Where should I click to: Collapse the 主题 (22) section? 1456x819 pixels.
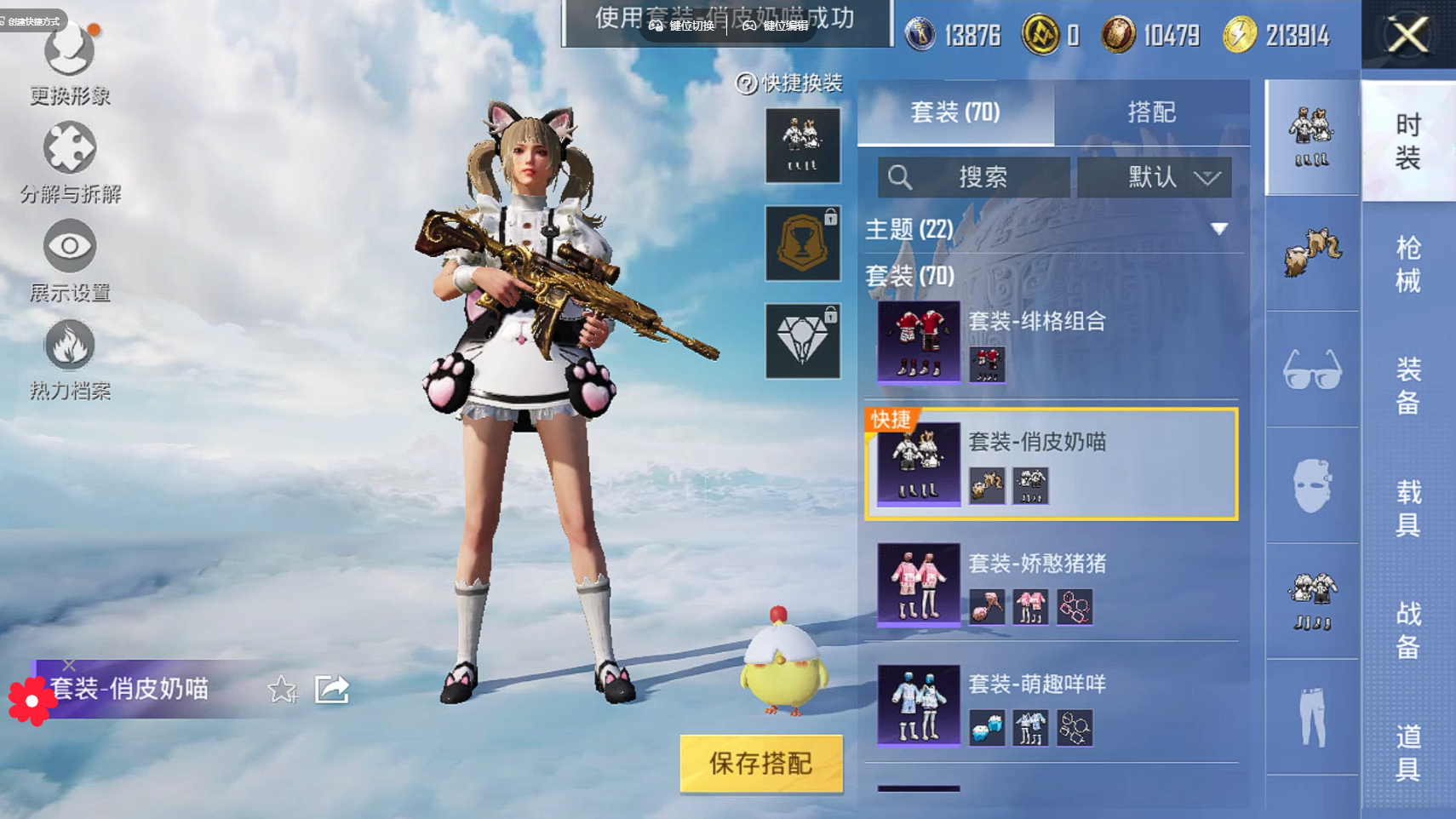point(1218,229)
